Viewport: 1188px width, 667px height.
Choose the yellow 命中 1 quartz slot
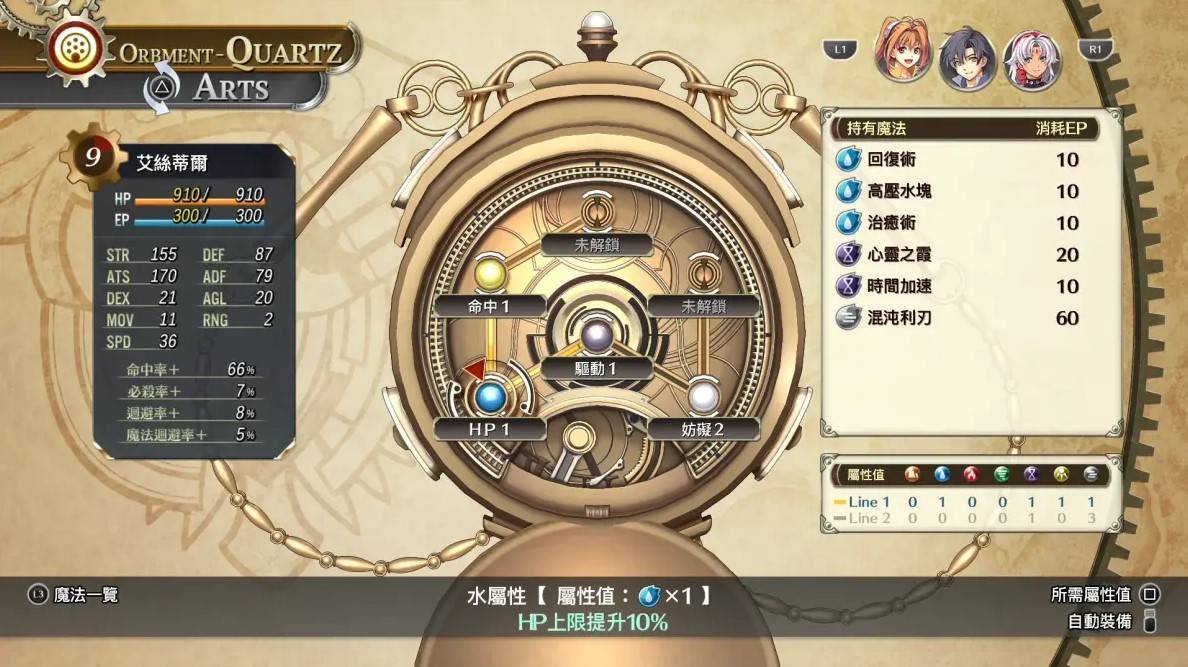coord(490,273)
